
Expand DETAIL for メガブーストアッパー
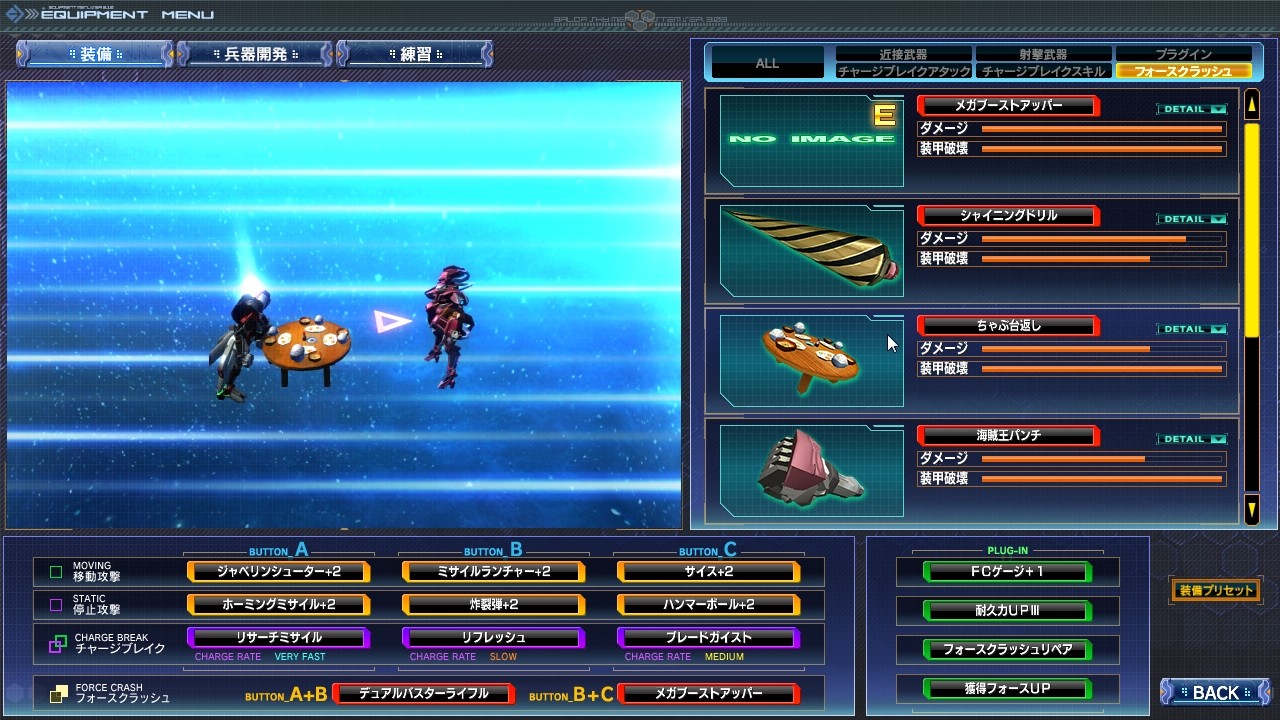pyautogui.click(x=1190, y=107)
